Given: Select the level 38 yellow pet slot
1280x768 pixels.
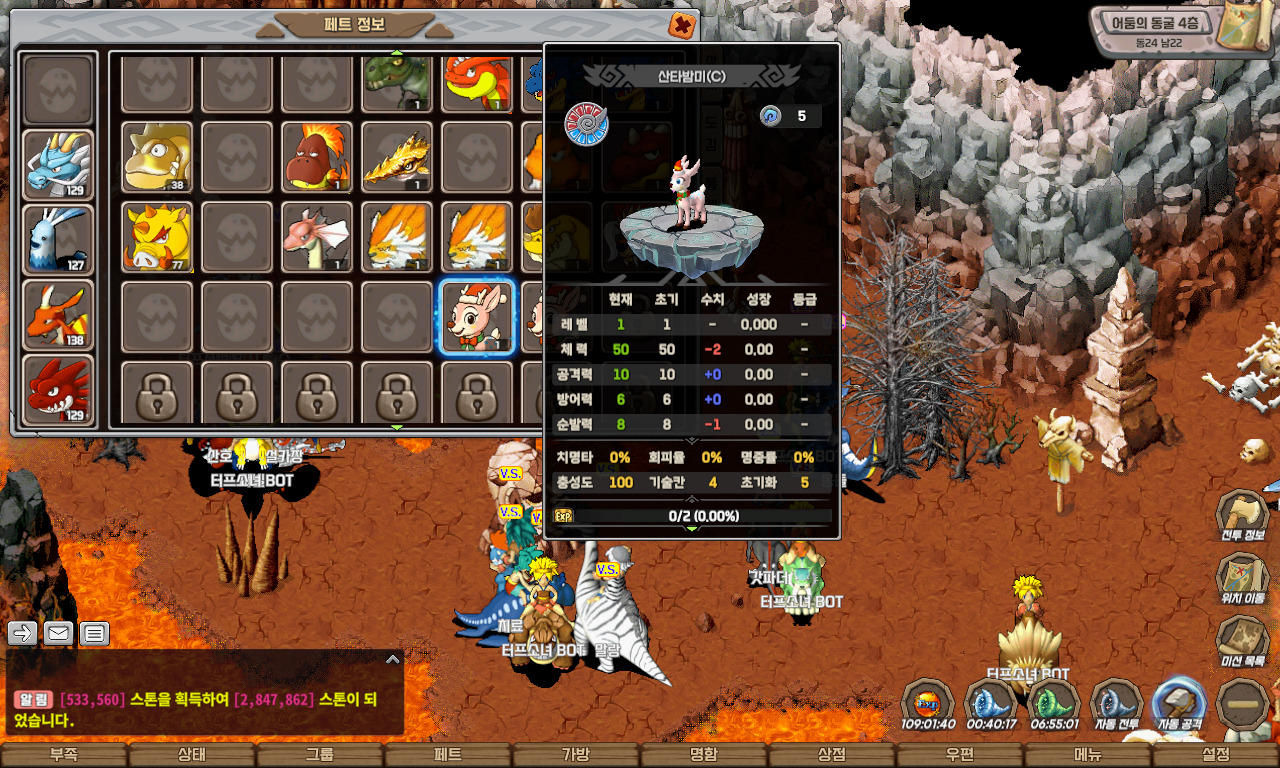Looking at the screenshot, I should [157, 157].
